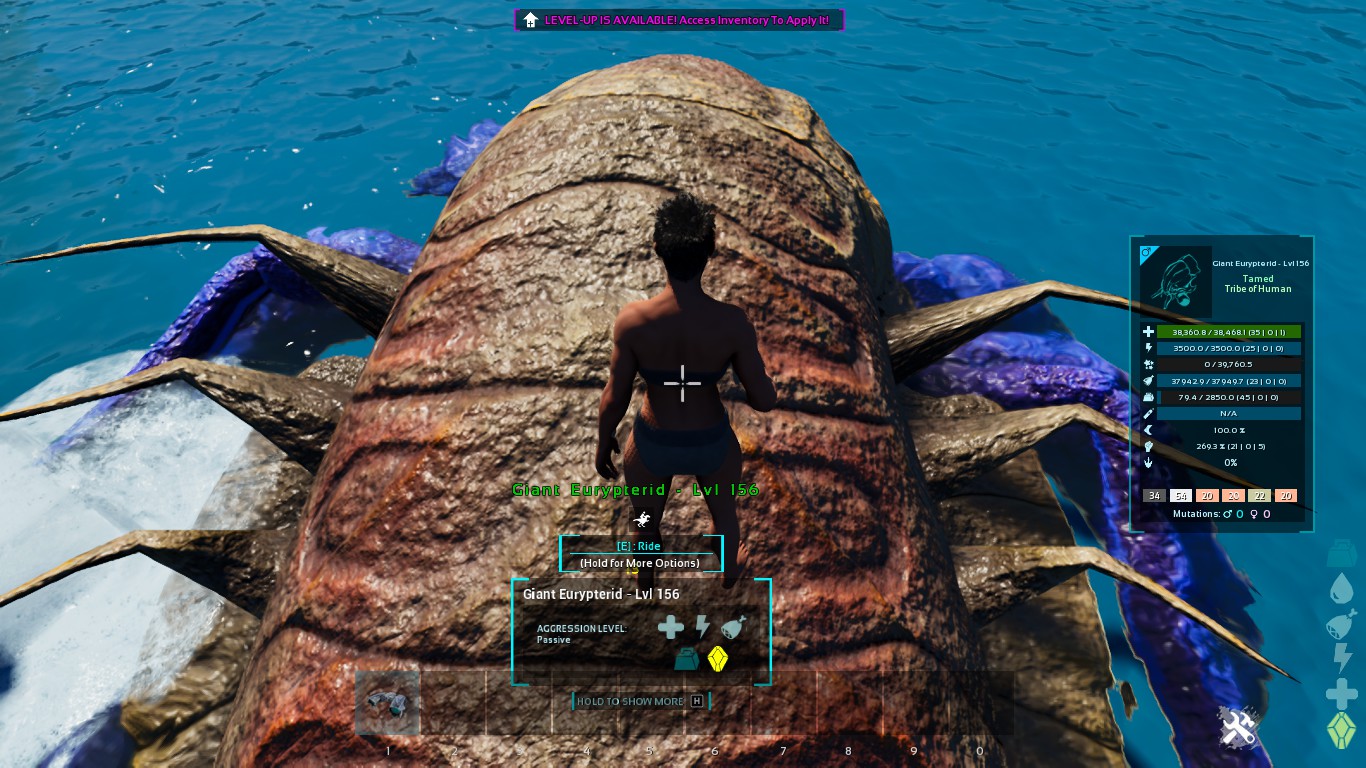Select the white color swatch labeled 54
Screen dimensions: 1366x768
tap(1180, 496)
